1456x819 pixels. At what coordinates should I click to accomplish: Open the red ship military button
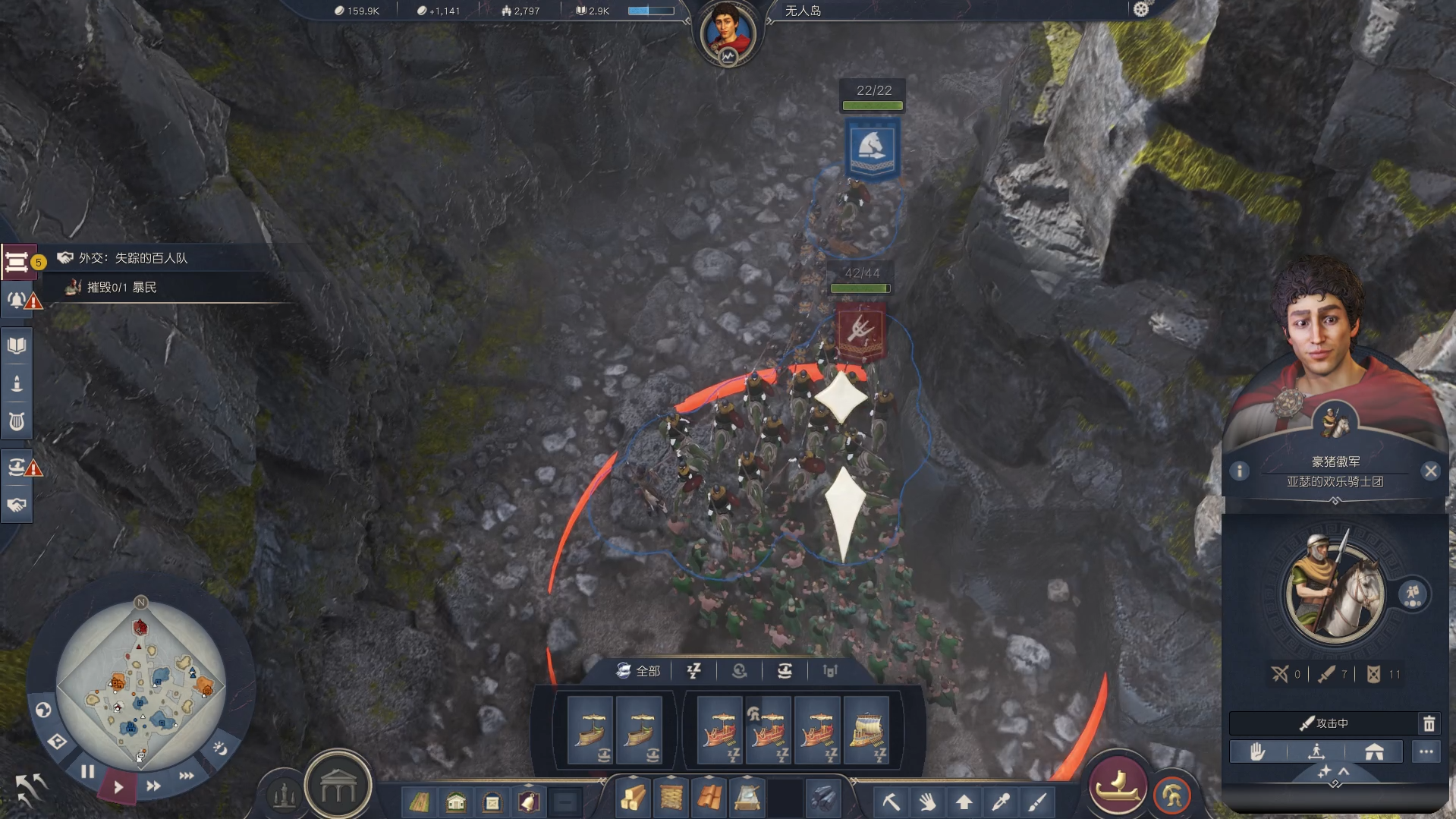[x=1117, y=786]
